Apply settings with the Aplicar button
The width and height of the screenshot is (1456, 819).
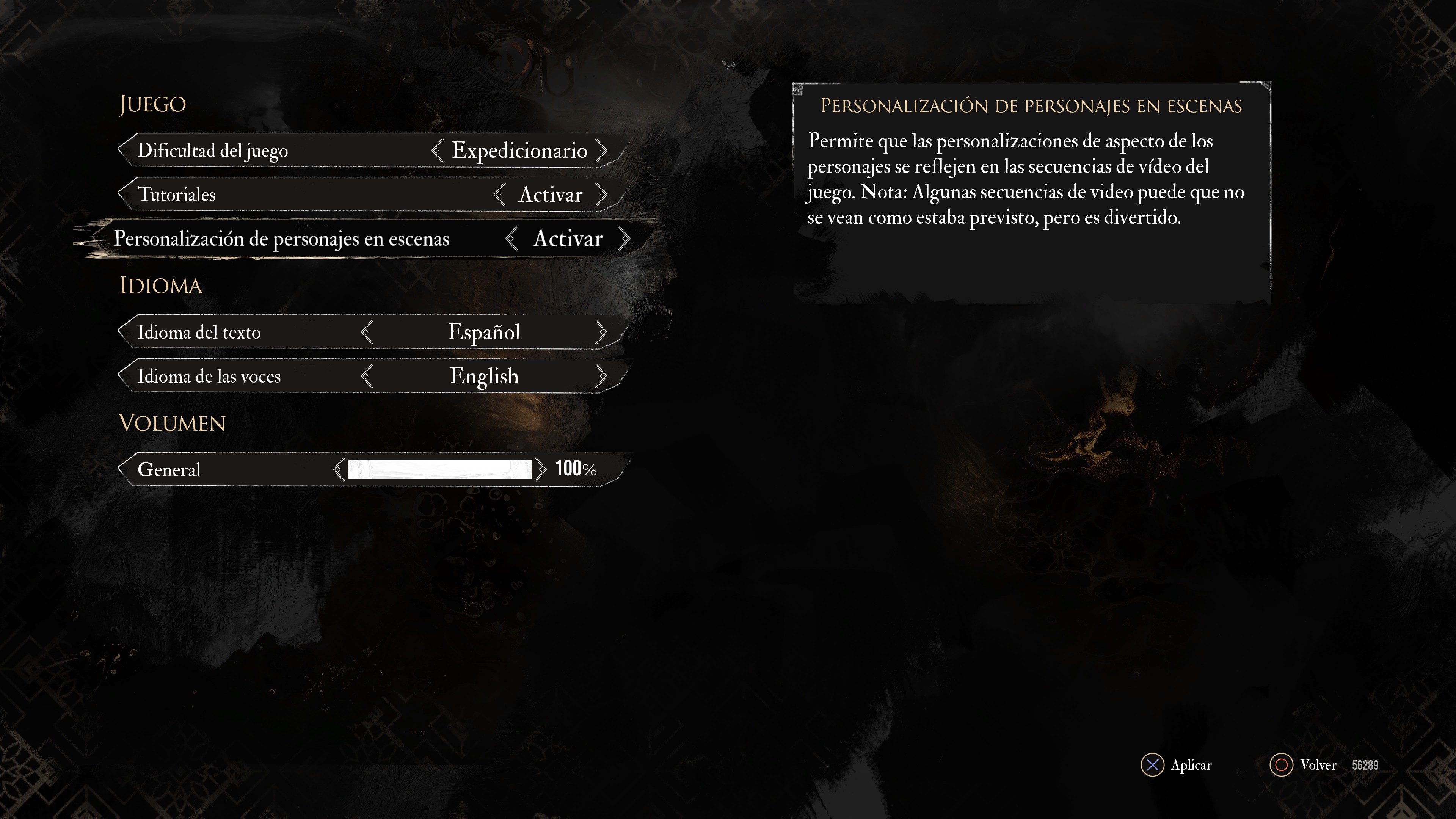point(1177,765)
